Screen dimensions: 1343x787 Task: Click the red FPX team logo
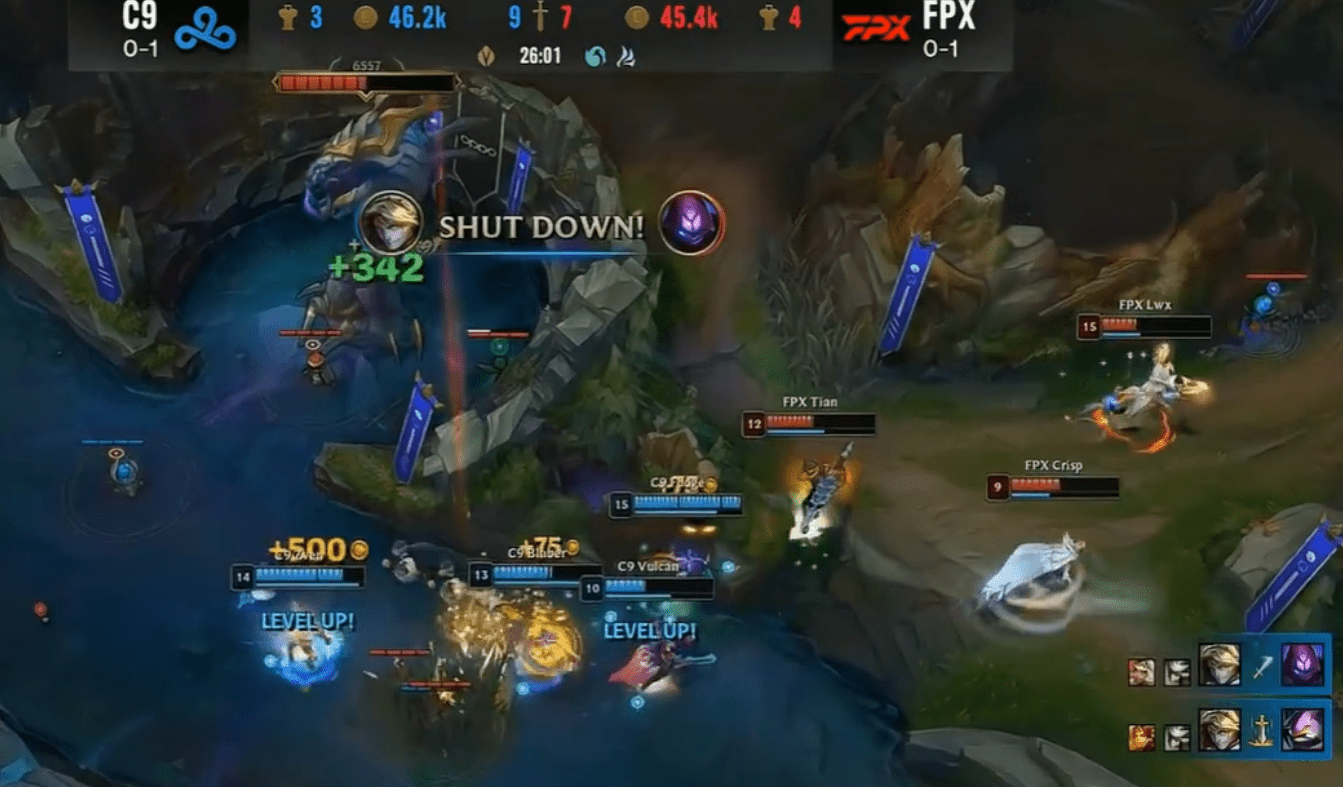click(x=875, y=28)
